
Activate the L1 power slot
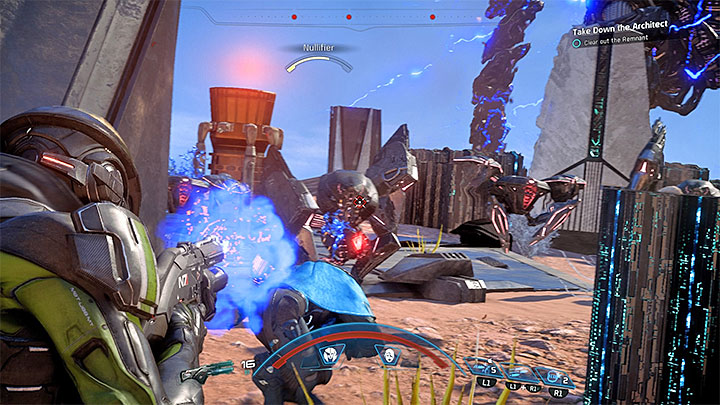click(487, 371)
